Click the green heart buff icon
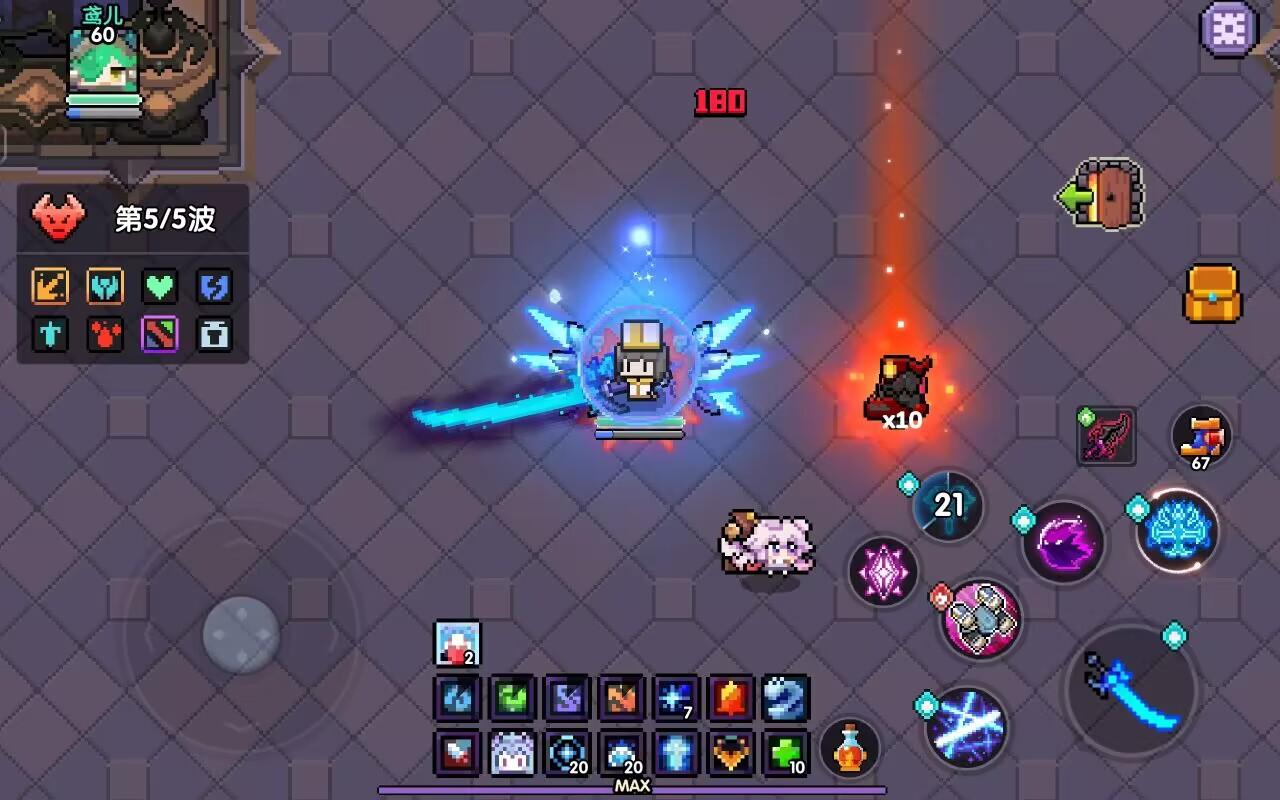Viewport: 1280px width, 800px height. pos(160,287)
